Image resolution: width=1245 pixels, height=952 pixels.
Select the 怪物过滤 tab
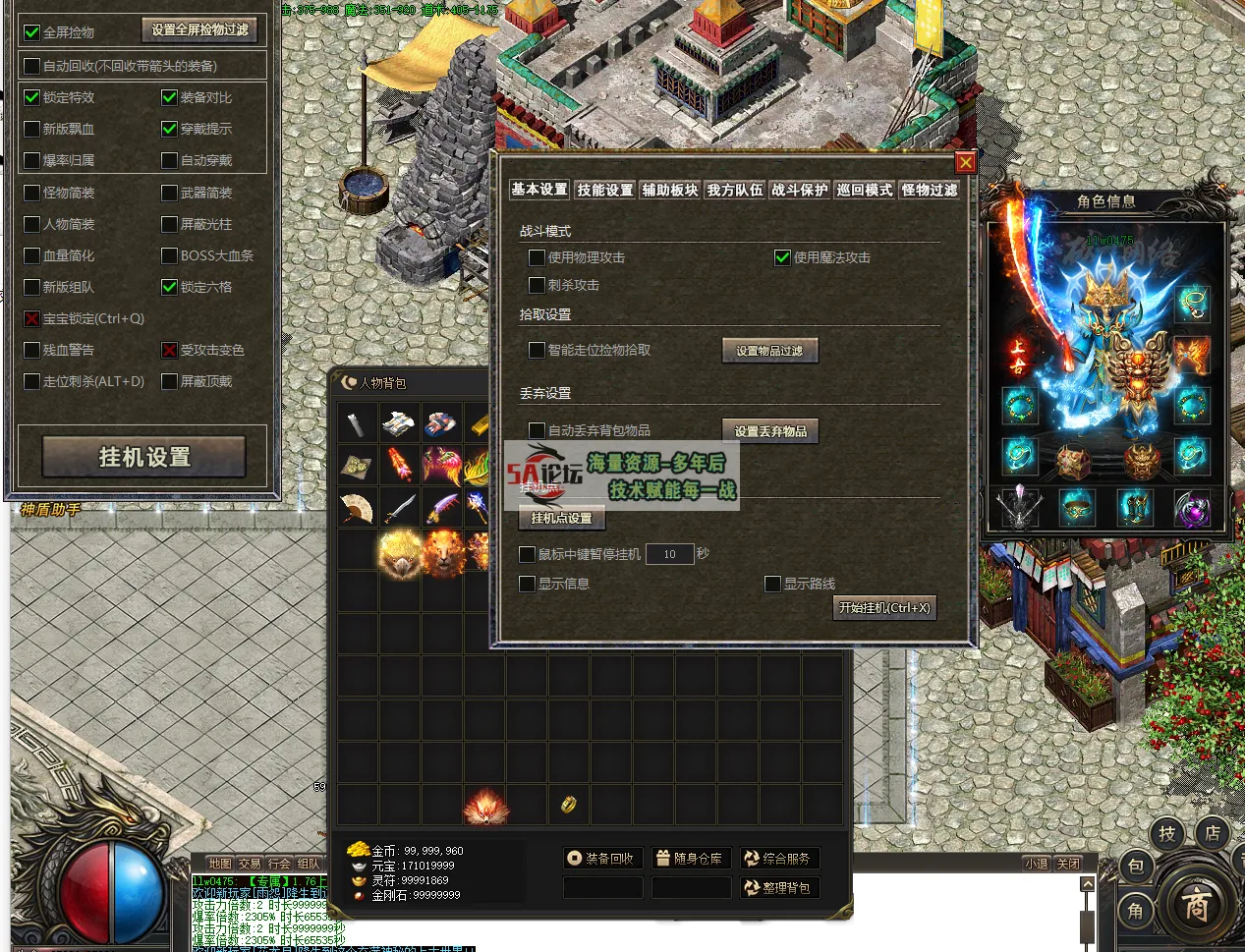pyautogui.click(x=929, y=190)
